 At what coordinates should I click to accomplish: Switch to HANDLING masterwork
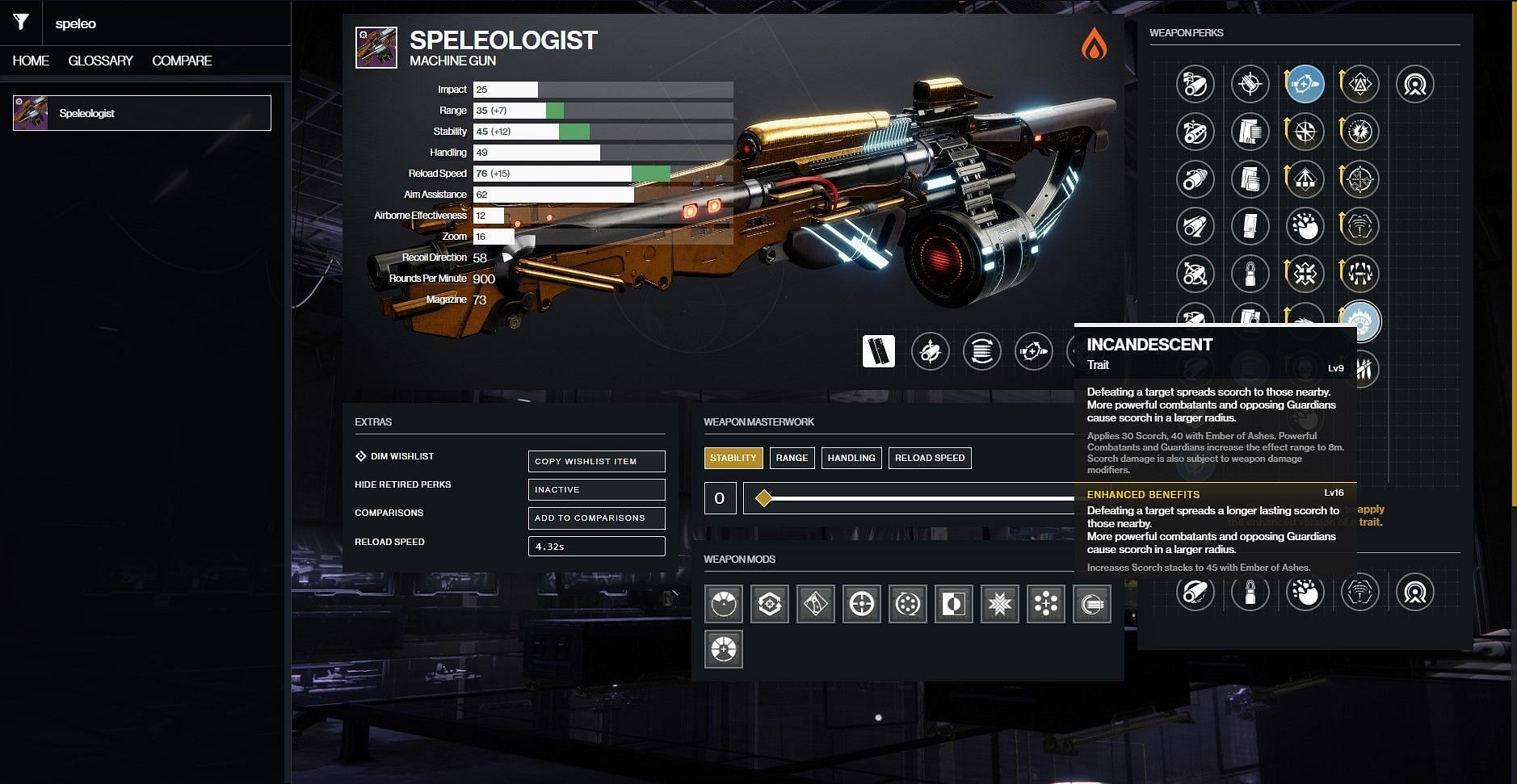[851, 458]
